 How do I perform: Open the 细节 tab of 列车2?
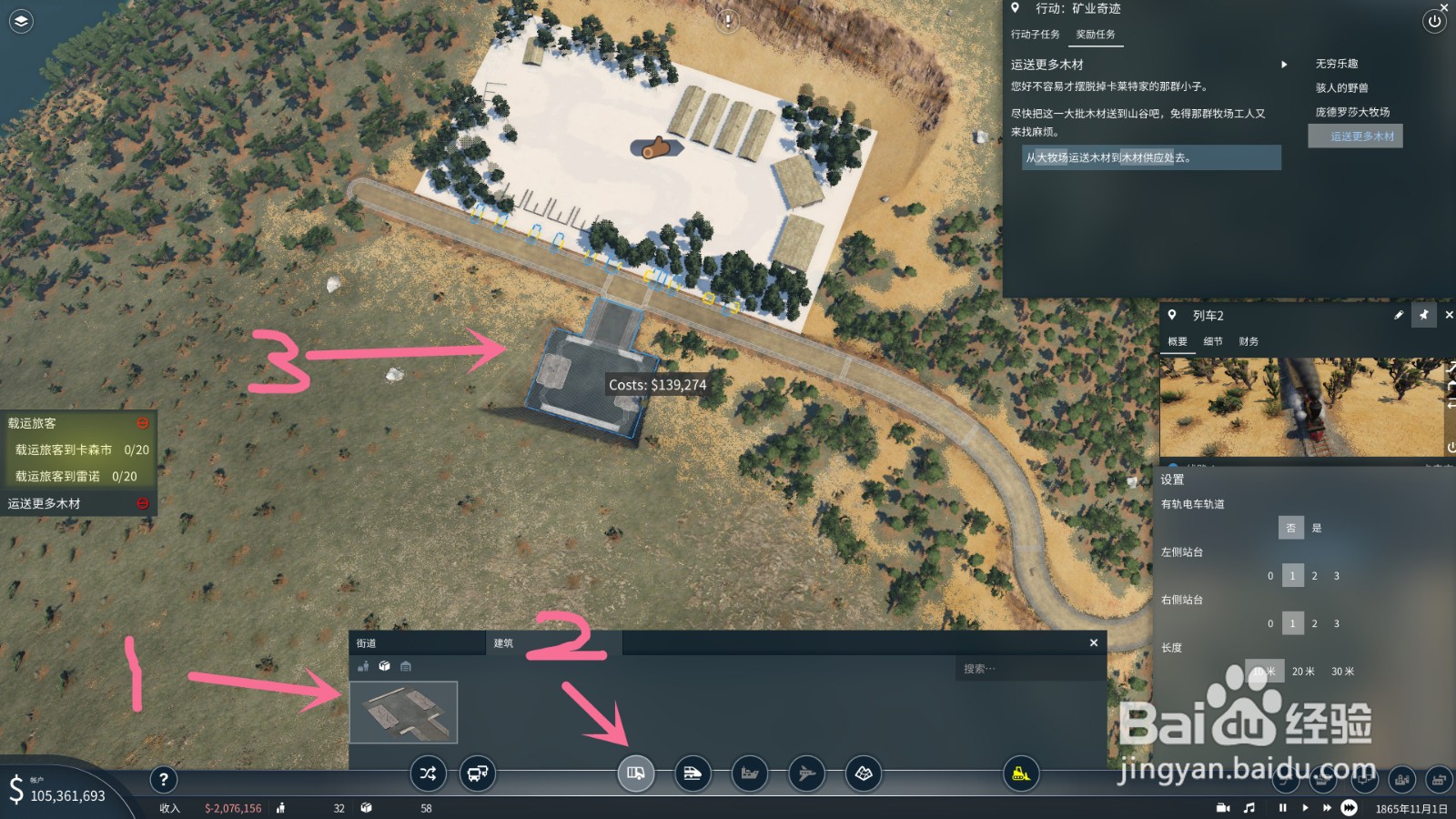[1213, 341]
